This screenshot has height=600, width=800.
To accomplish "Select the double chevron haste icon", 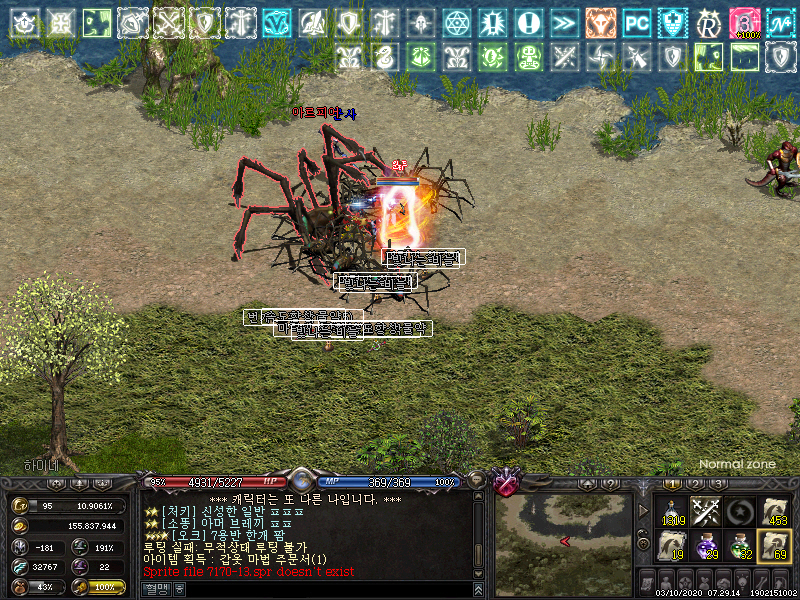I will pos(564,21).
